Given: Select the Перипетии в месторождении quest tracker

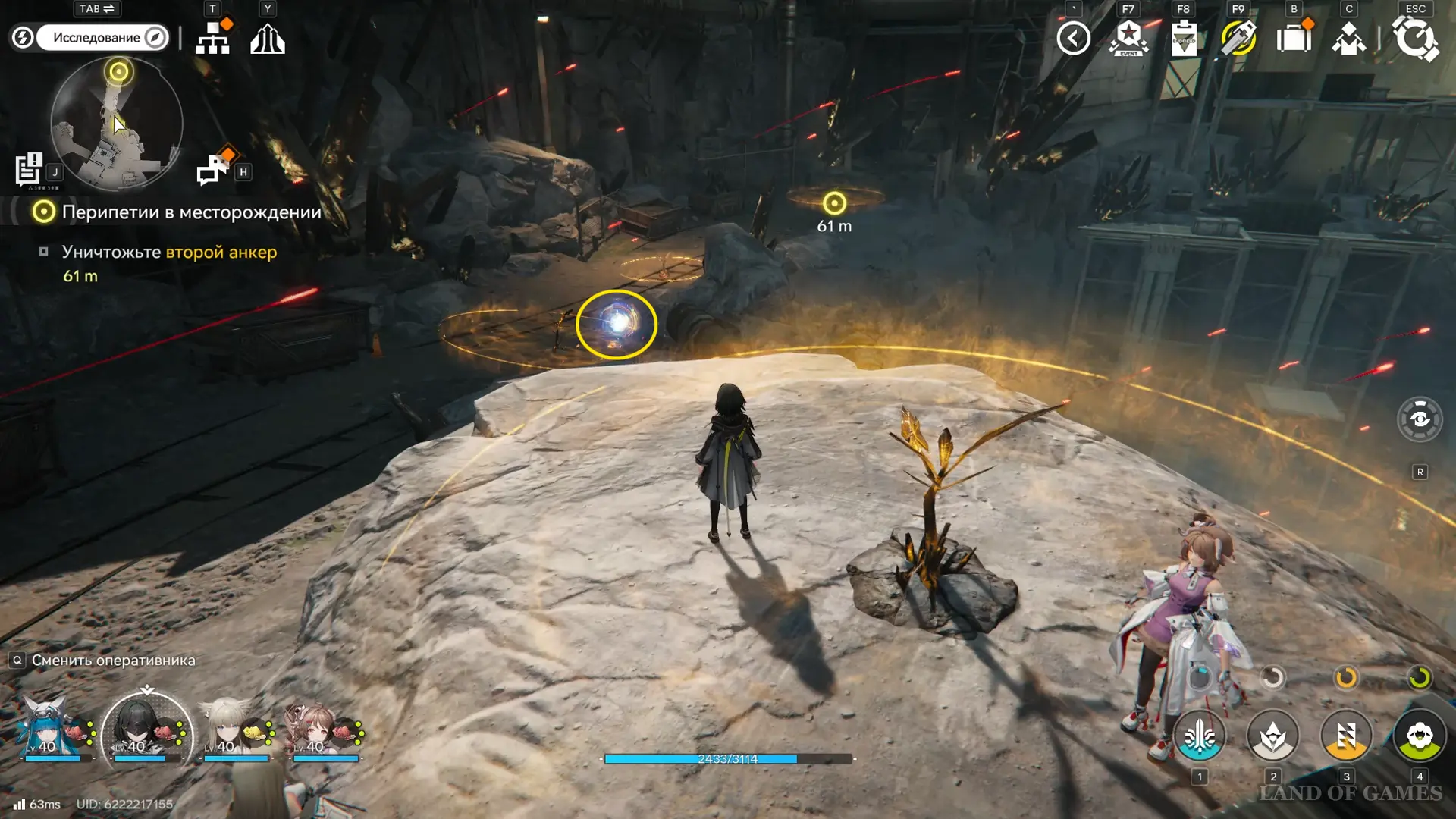Looking at the screenshot, I should [x=191, y=212].
